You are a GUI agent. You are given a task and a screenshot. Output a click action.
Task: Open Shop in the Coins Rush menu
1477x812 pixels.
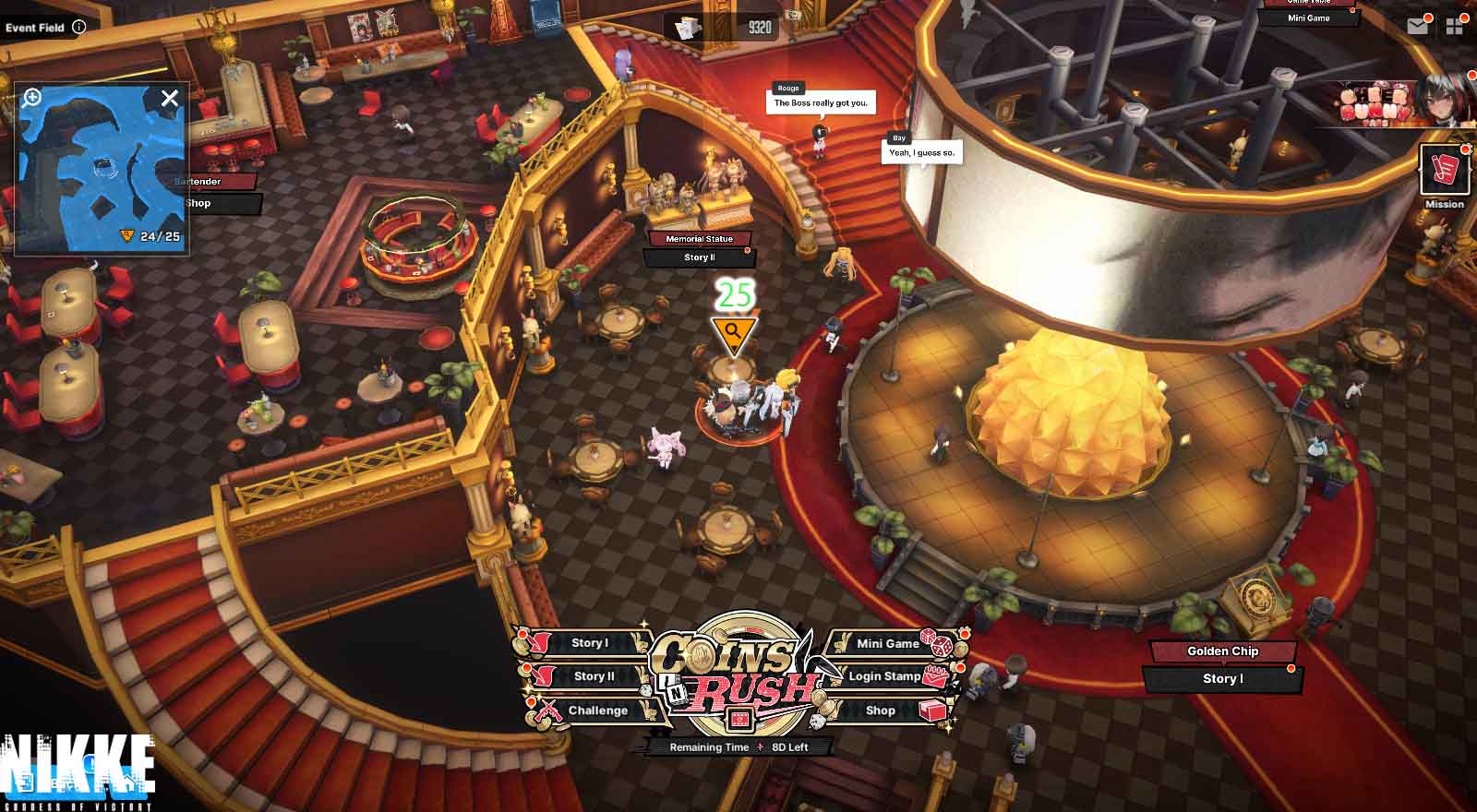click(881, 710)
